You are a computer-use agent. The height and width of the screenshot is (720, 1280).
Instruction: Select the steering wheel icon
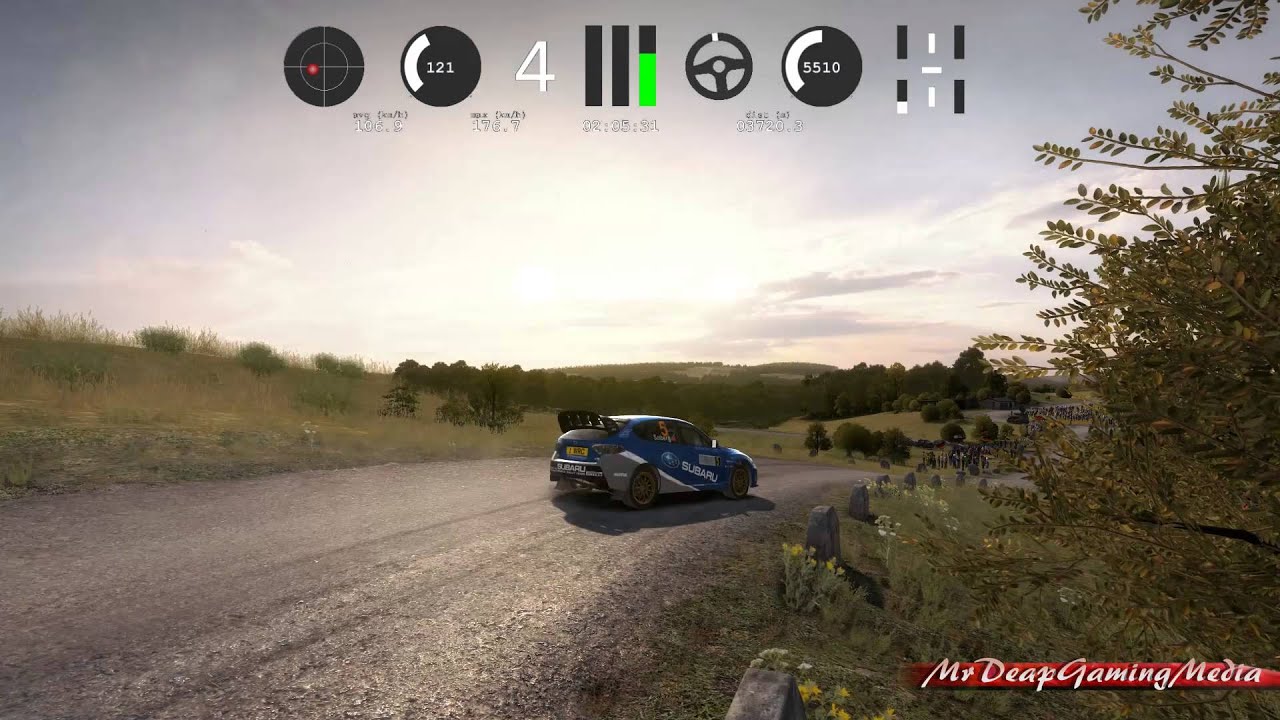tap(718, 66)
